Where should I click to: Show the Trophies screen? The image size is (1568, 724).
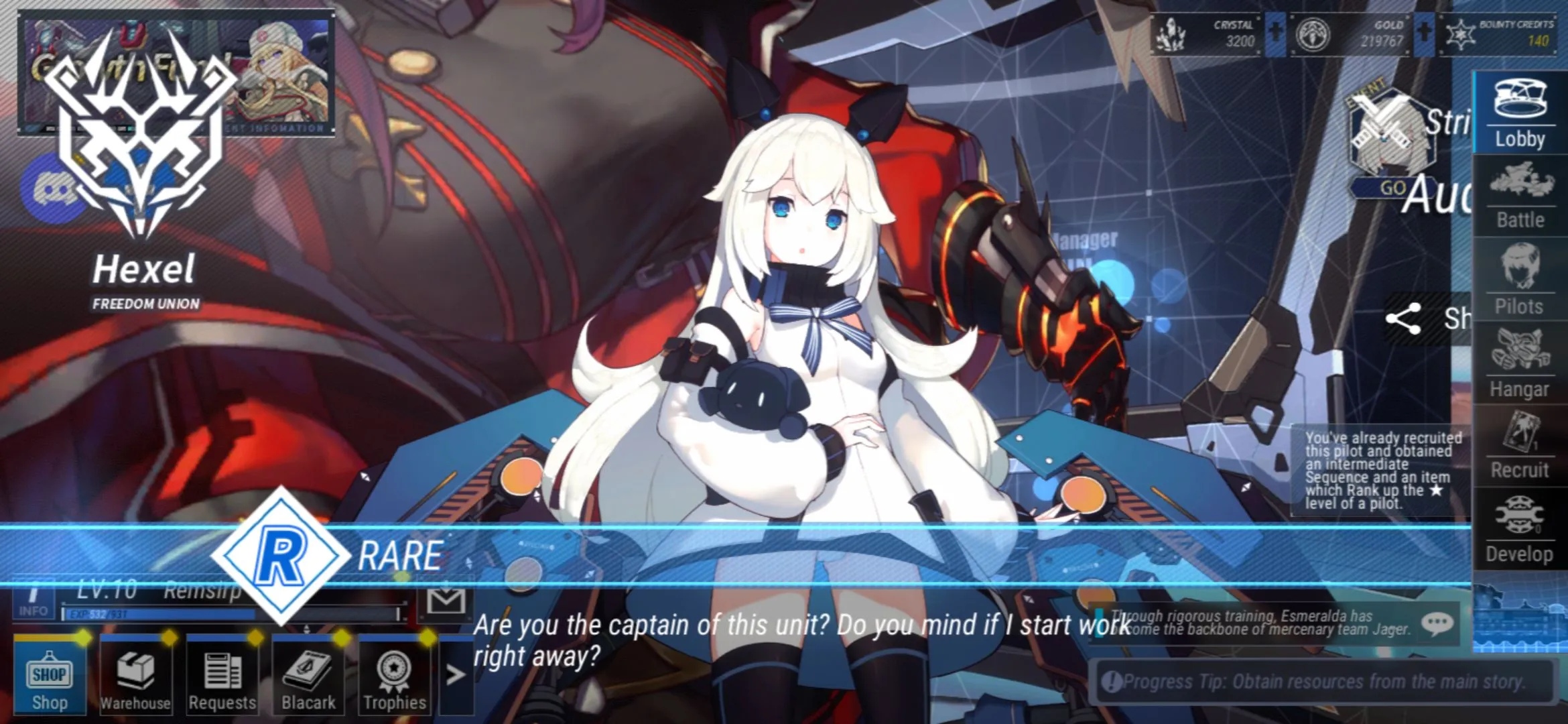[x=394, y=676]
